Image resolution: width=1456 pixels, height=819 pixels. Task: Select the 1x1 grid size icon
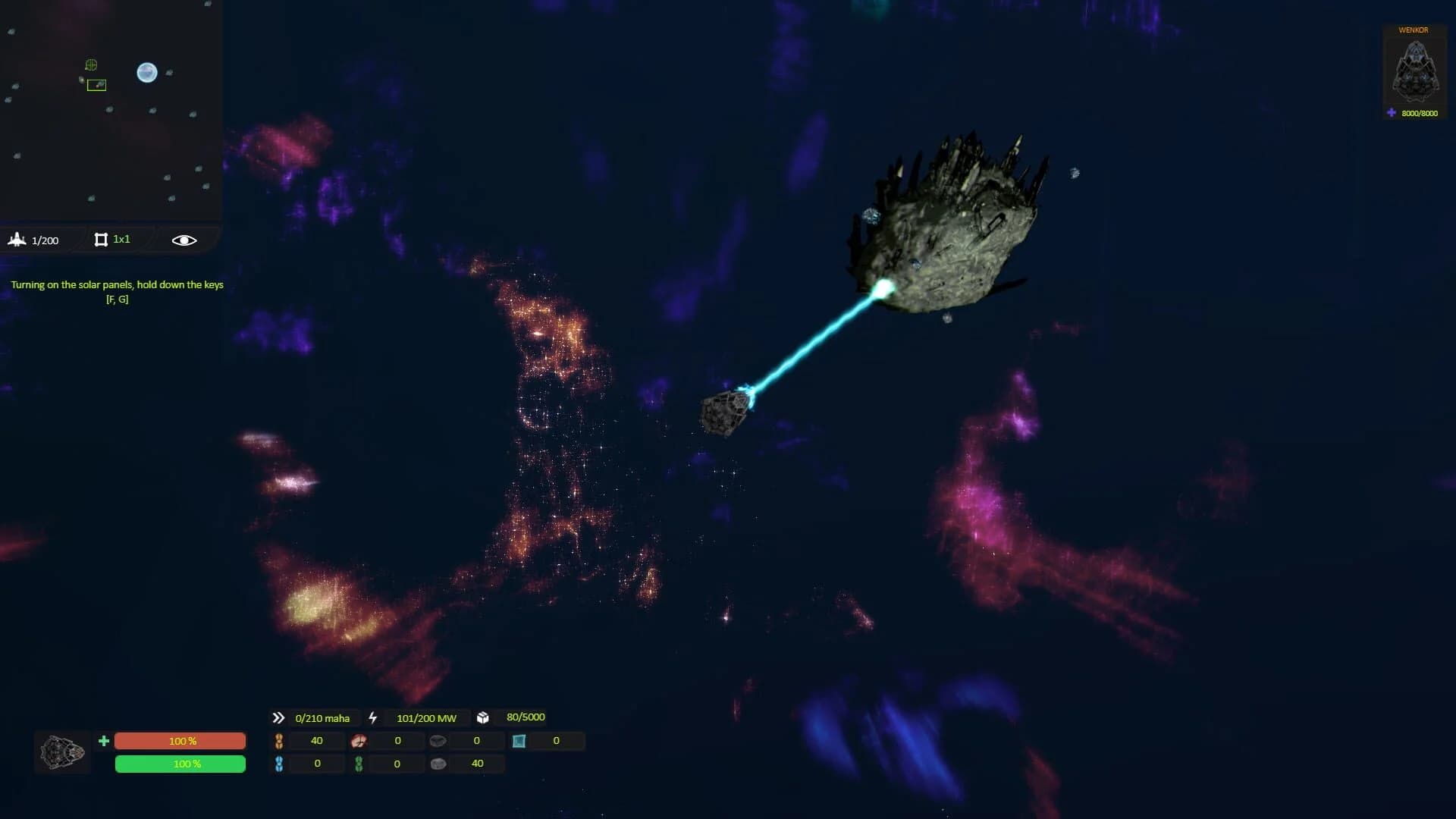[102, 240]
